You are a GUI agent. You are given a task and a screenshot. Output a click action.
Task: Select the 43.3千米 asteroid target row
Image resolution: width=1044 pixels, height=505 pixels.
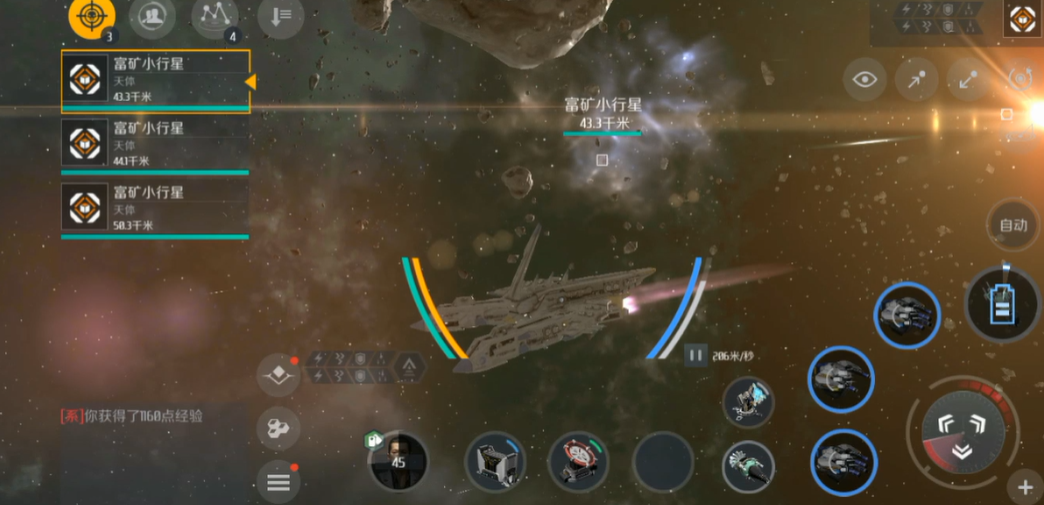(x=155, y=80)
